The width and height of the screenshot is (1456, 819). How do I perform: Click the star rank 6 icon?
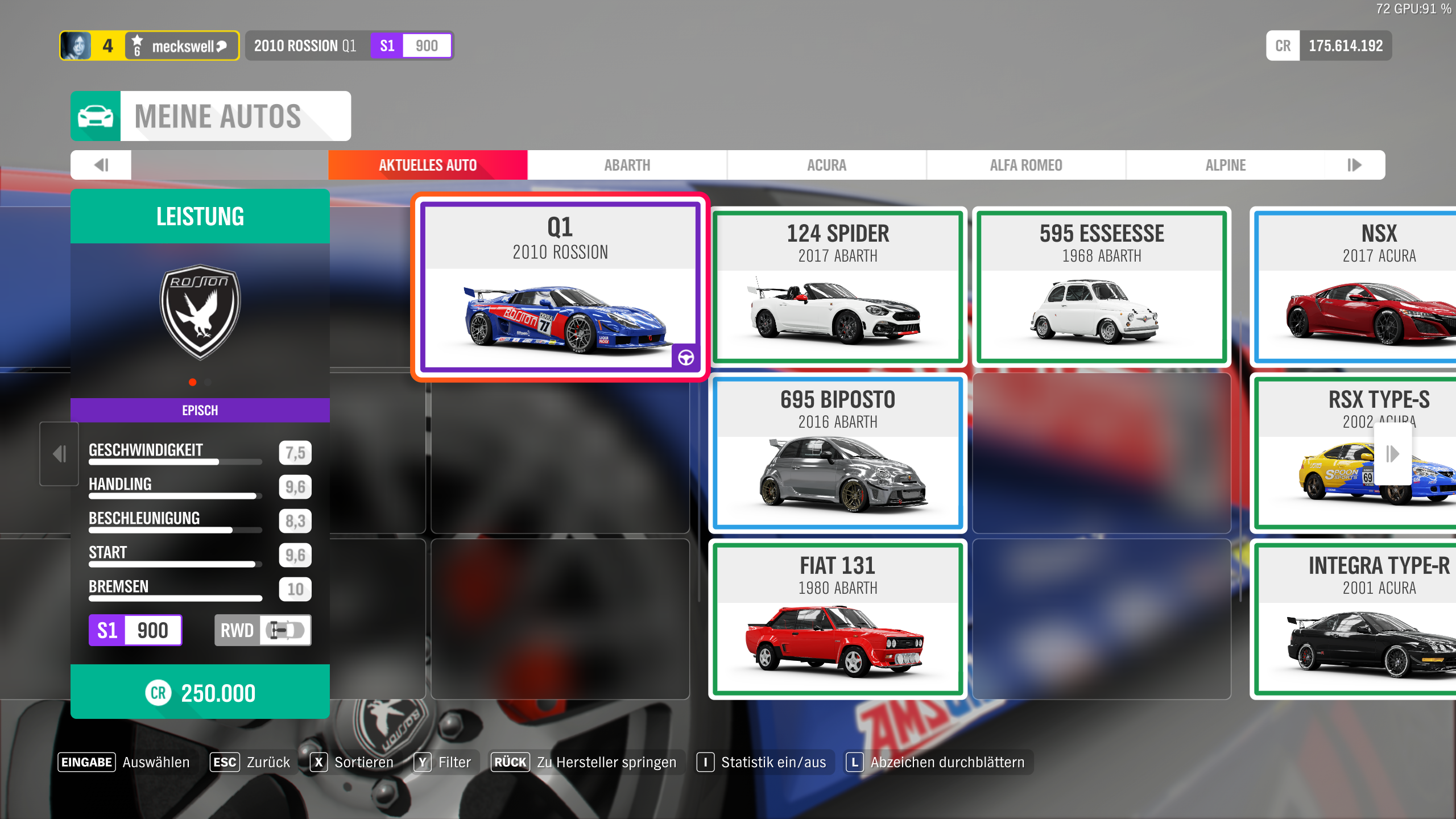tap(136, 45)
